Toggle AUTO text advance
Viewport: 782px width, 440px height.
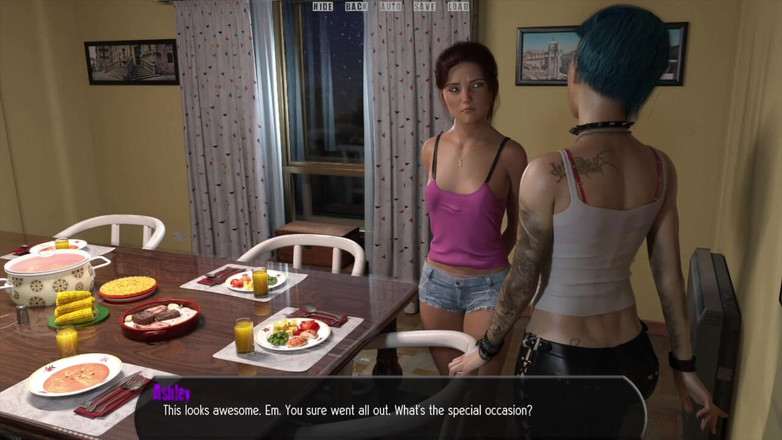(x=391, y=7)
